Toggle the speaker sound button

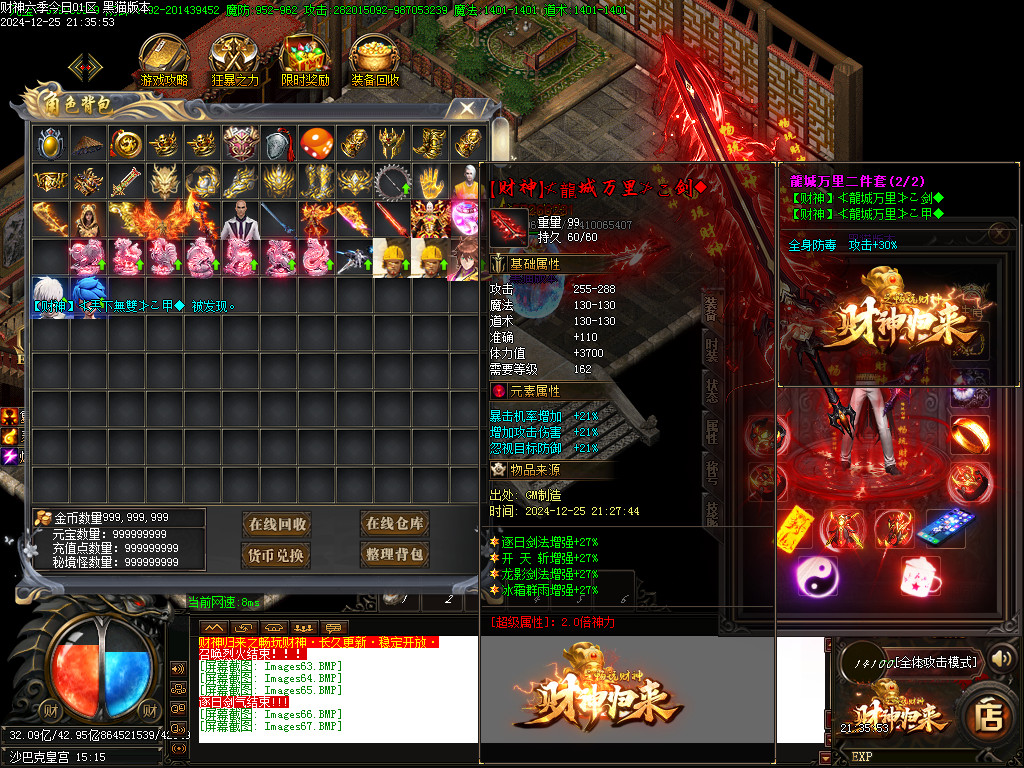tap(1001, 658)
